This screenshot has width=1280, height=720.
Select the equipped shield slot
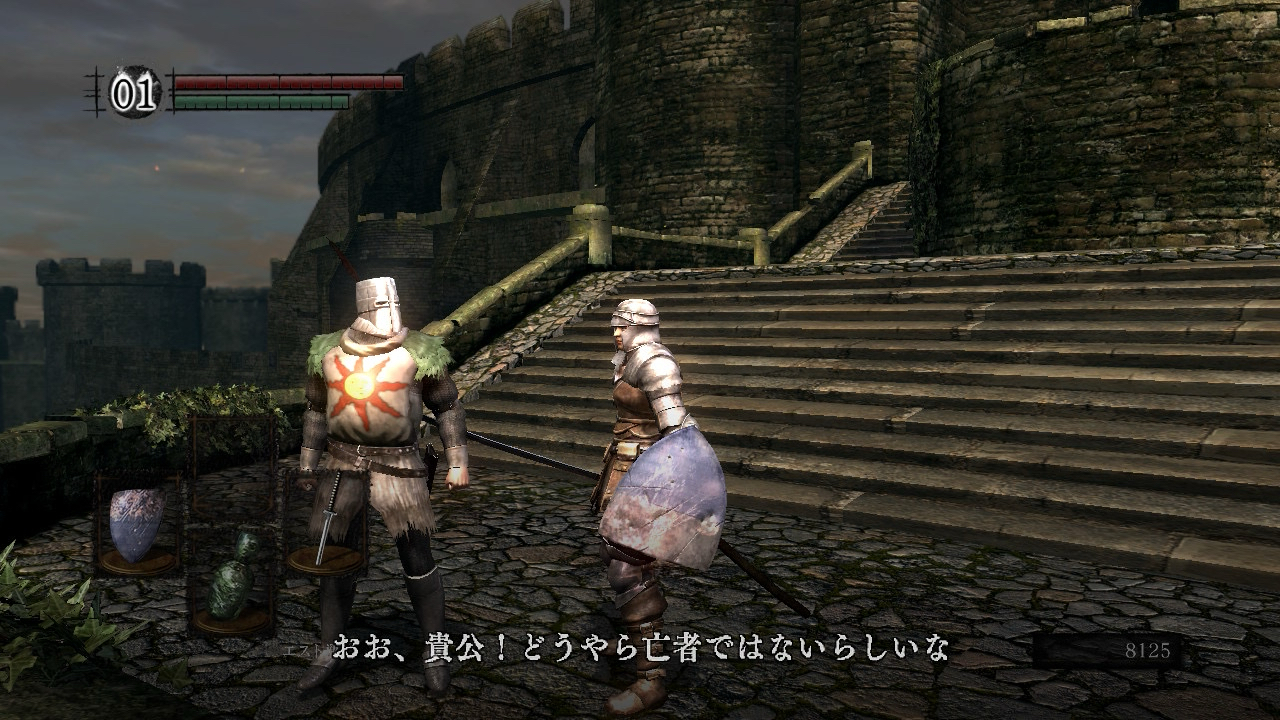pos(138,525)
